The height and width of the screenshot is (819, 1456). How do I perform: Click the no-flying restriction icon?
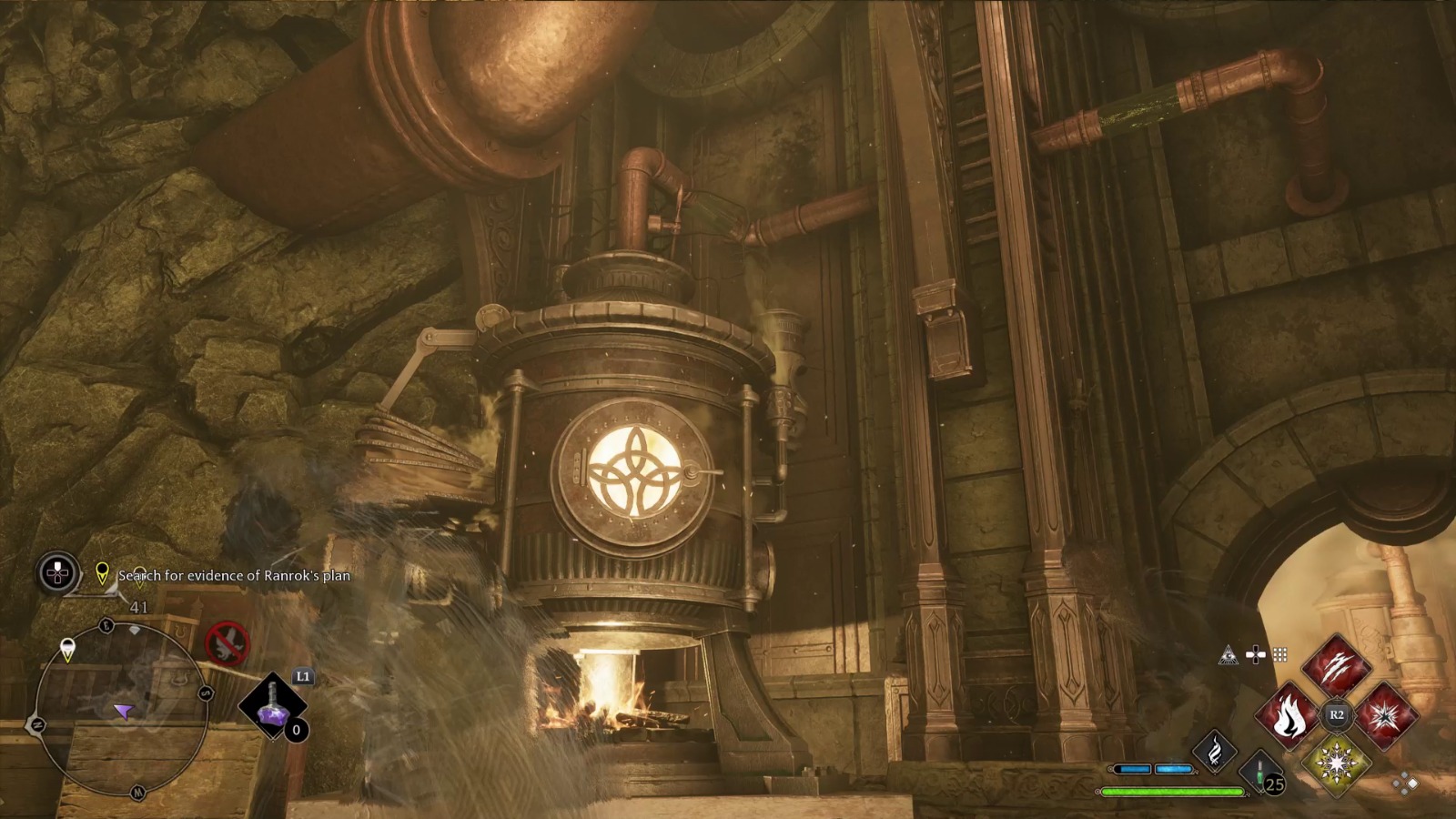point(226,643)
